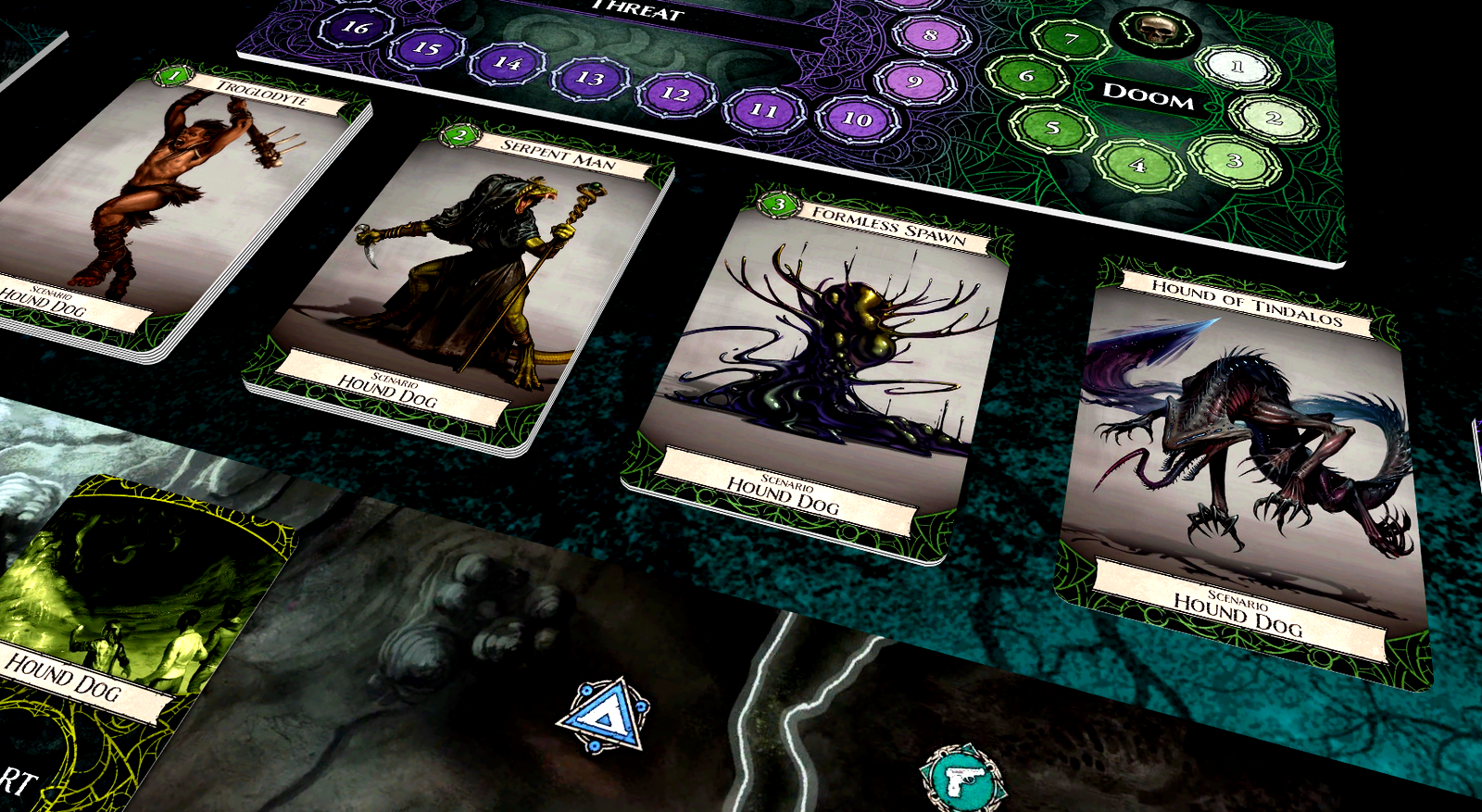
Task: Select Doom track space 4
Action: 1138,166
